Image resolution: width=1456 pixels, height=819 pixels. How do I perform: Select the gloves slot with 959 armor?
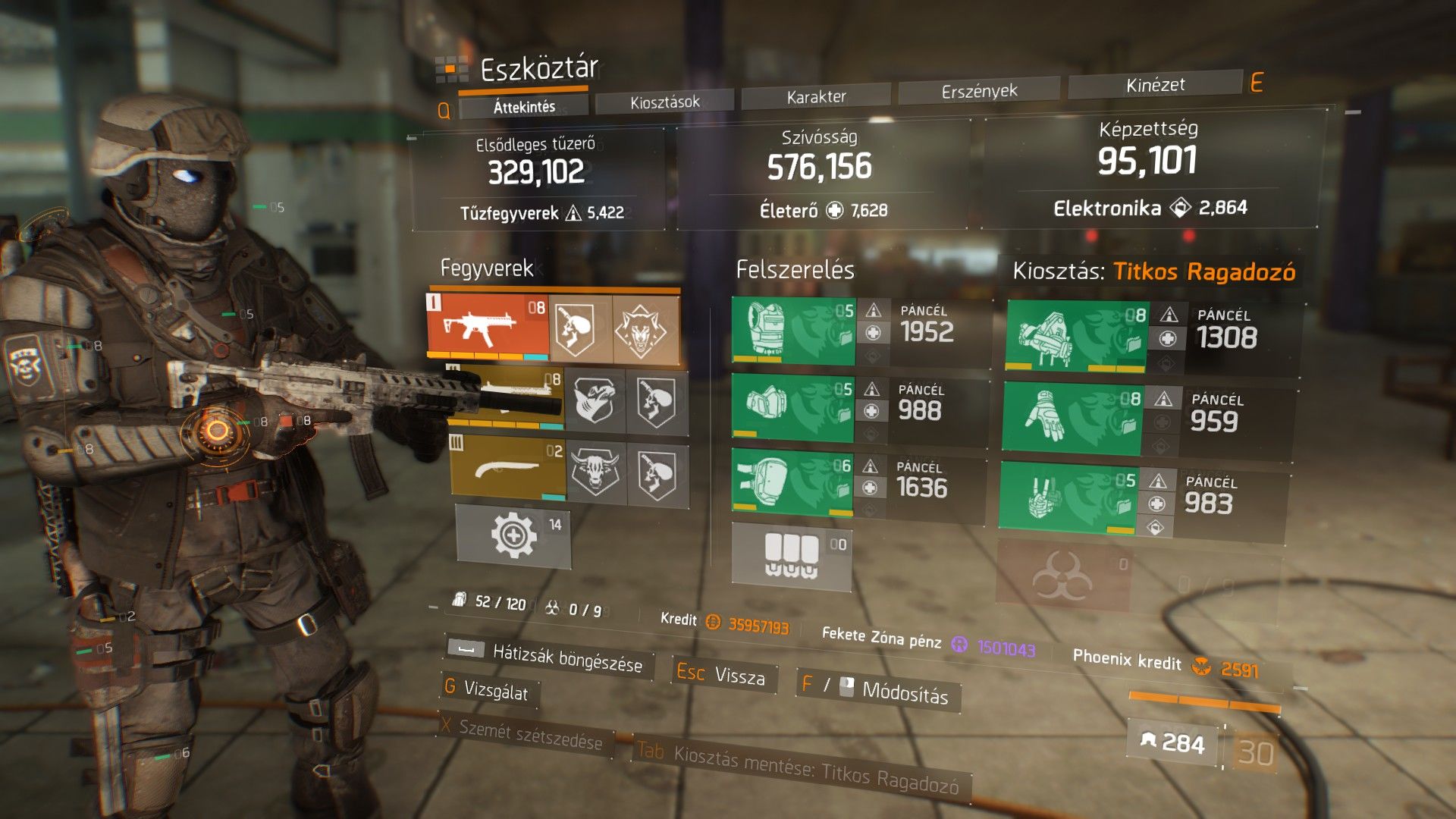click(x=1072, y=419)
